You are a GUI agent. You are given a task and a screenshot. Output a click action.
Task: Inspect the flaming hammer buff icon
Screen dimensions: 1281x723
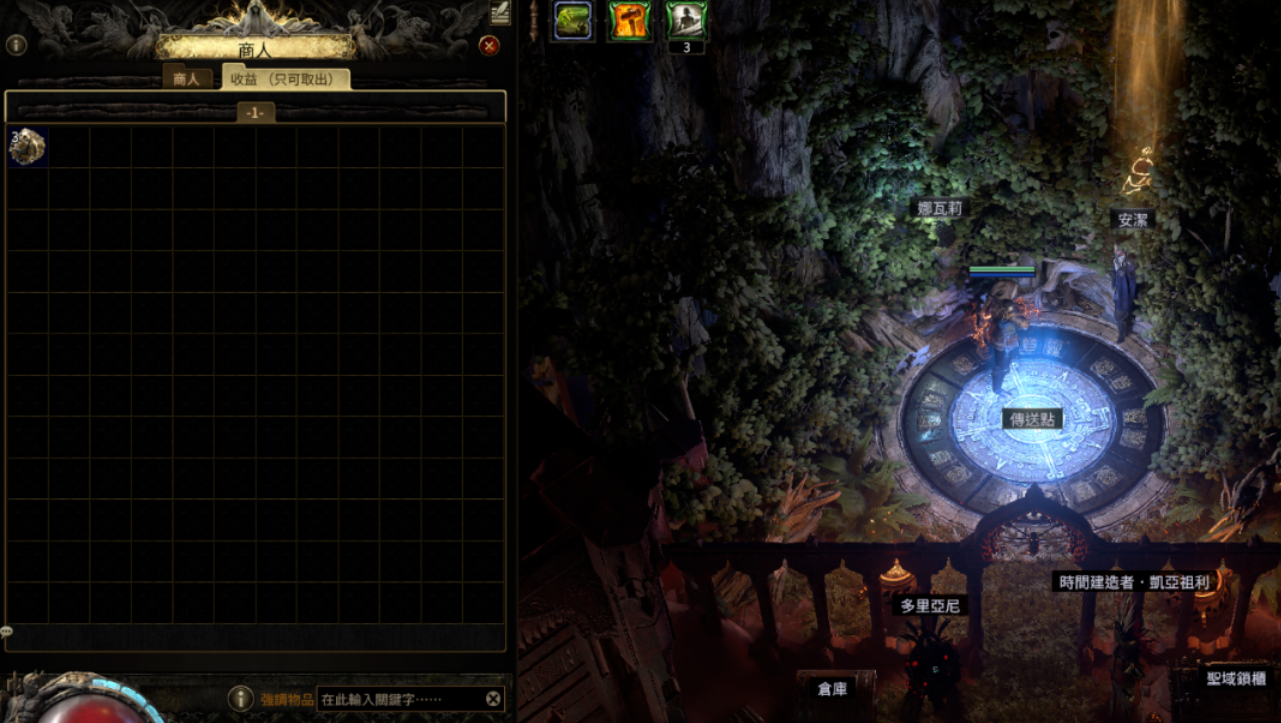coord(629,21)
